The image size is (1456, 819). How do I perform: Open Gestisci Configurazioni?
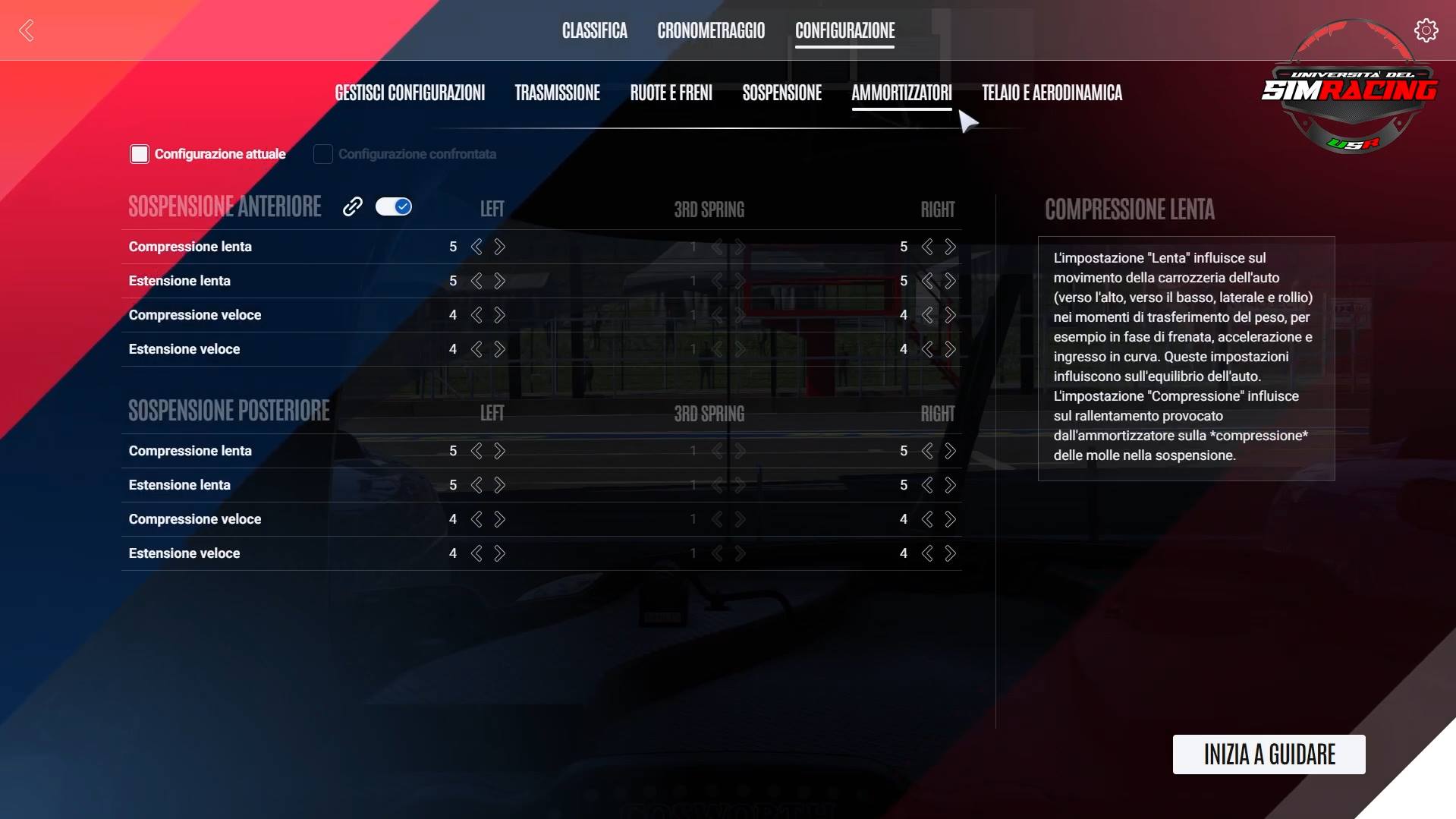tap(410, 93)
